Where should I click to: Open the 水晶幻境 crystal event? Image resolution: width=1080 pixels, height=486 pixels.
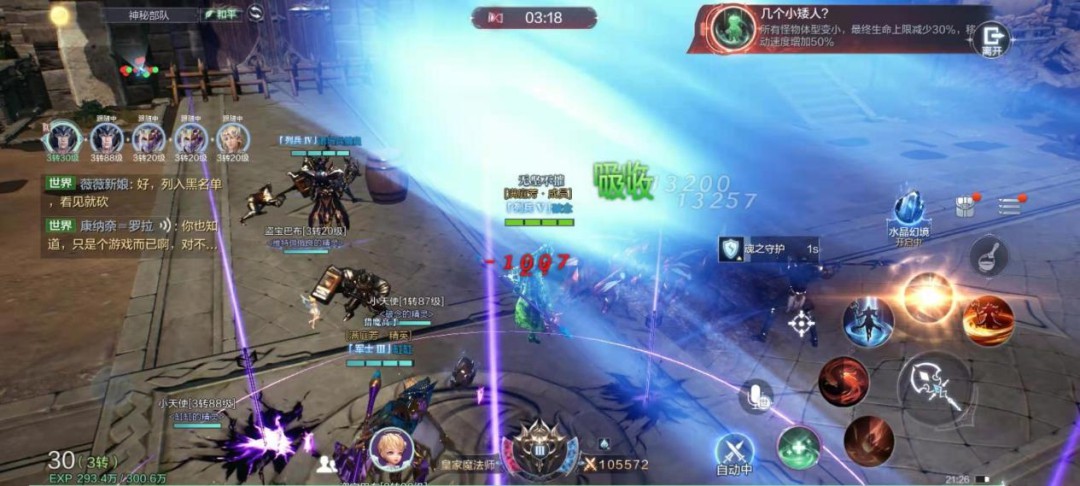point(909,211)
